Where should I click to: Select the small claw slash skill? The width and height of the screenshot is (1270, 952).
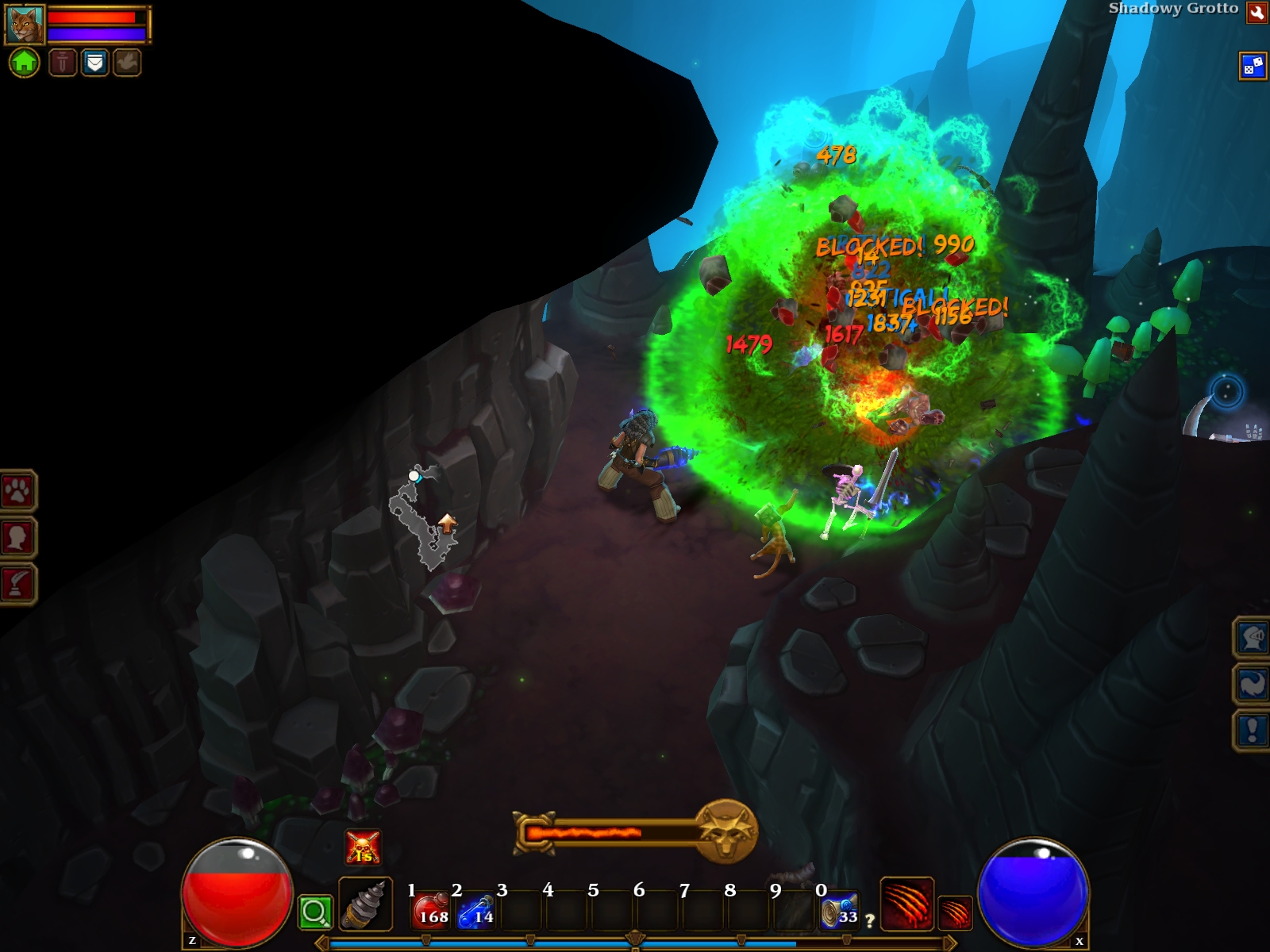coord(955,912)
